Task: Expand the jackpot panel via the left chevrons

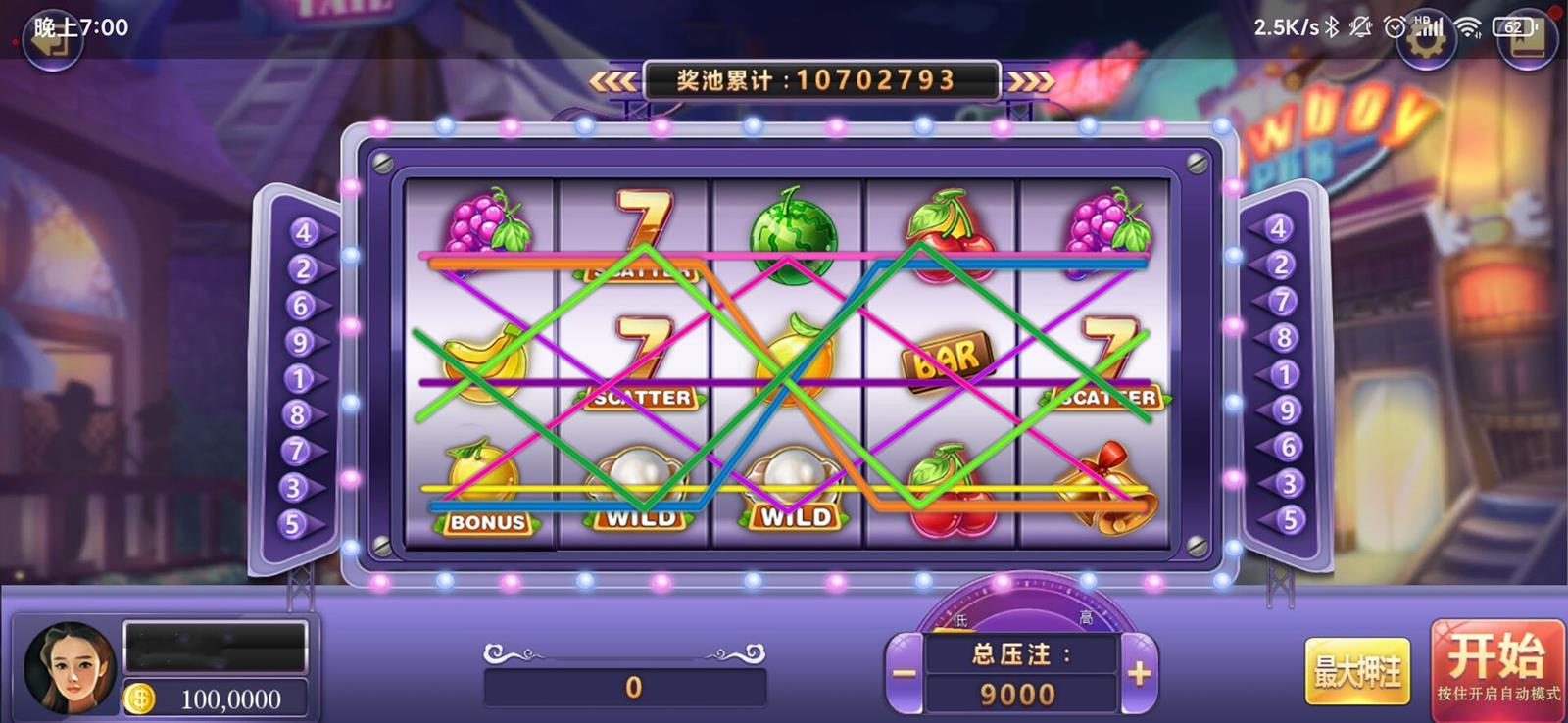Action: [612, 80]
